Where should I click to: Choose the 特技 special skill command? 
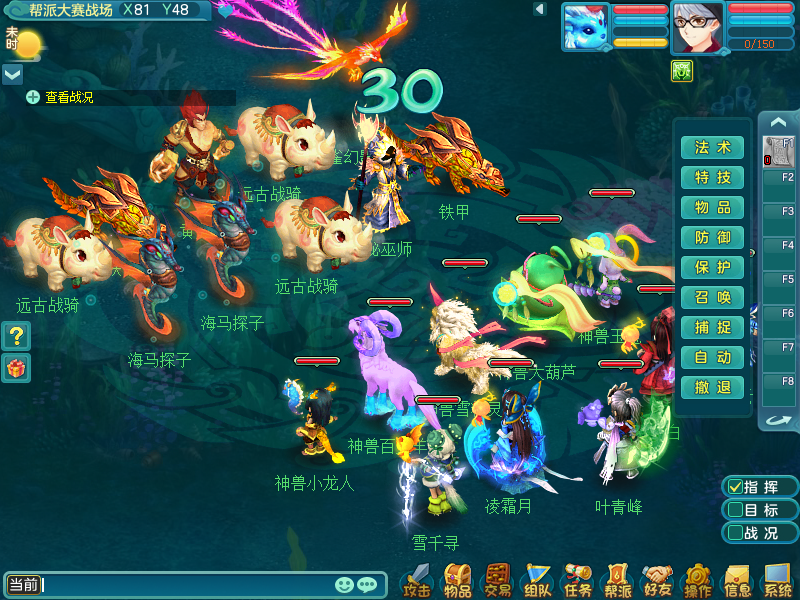tap(712, 178)
